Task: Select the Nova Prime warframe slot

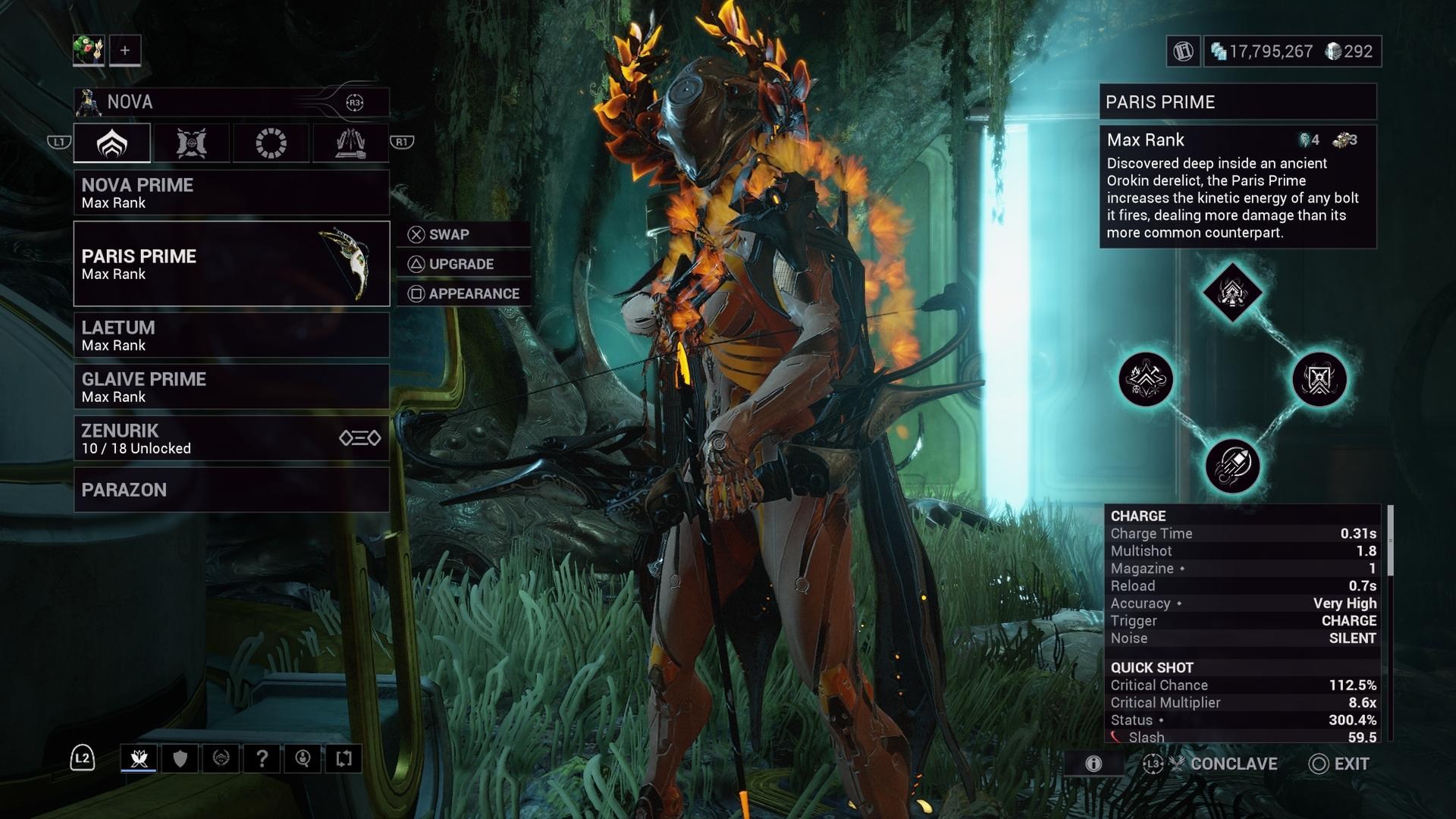Action: 231,193
